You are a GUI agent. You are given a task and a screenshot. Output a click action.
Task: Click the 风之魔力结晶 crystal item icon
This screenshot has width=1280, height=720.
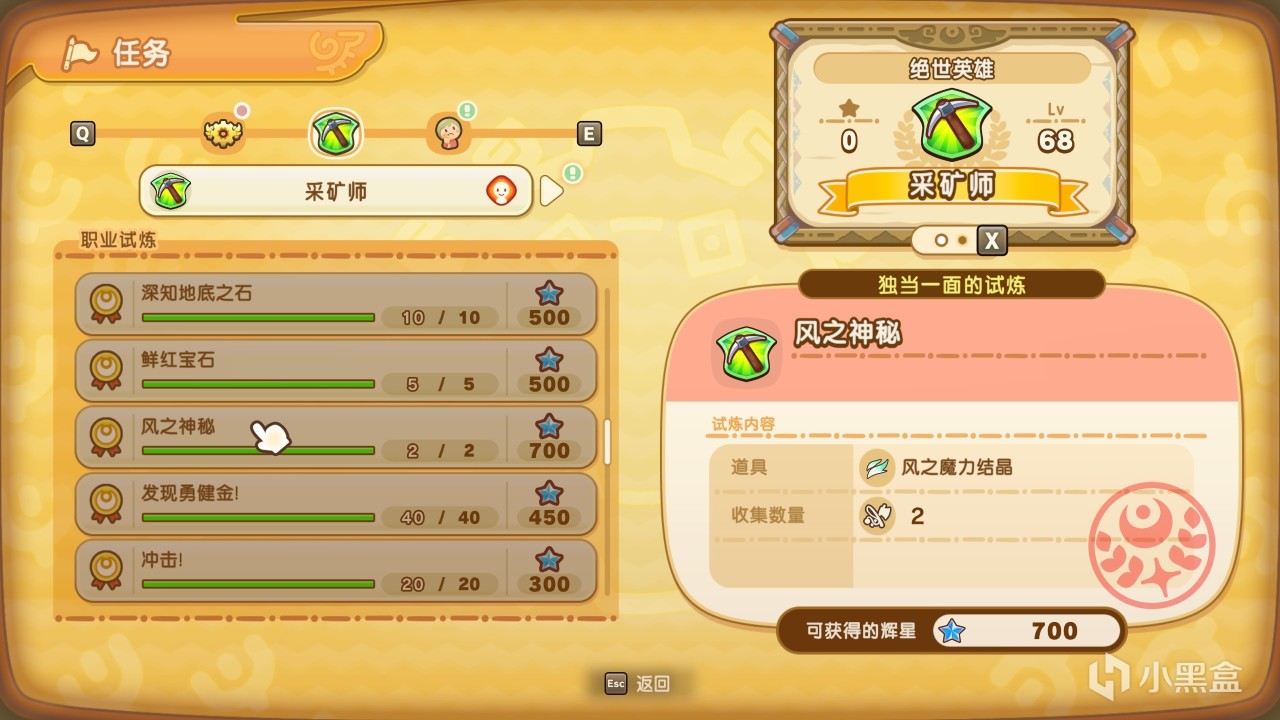(x=876, y=466)
